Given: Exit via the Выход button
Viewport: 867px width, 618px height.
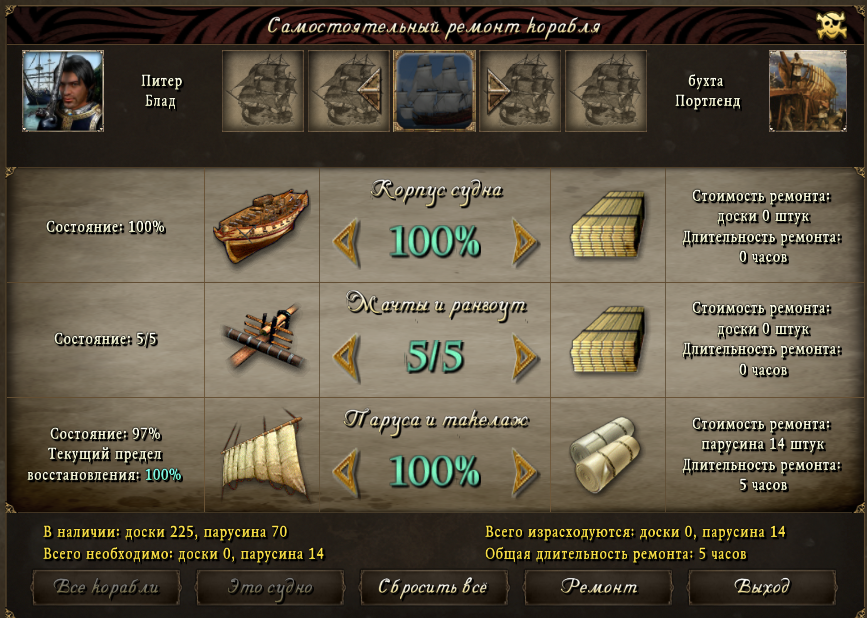Looking at the screenshot, I should click(762, 587).
